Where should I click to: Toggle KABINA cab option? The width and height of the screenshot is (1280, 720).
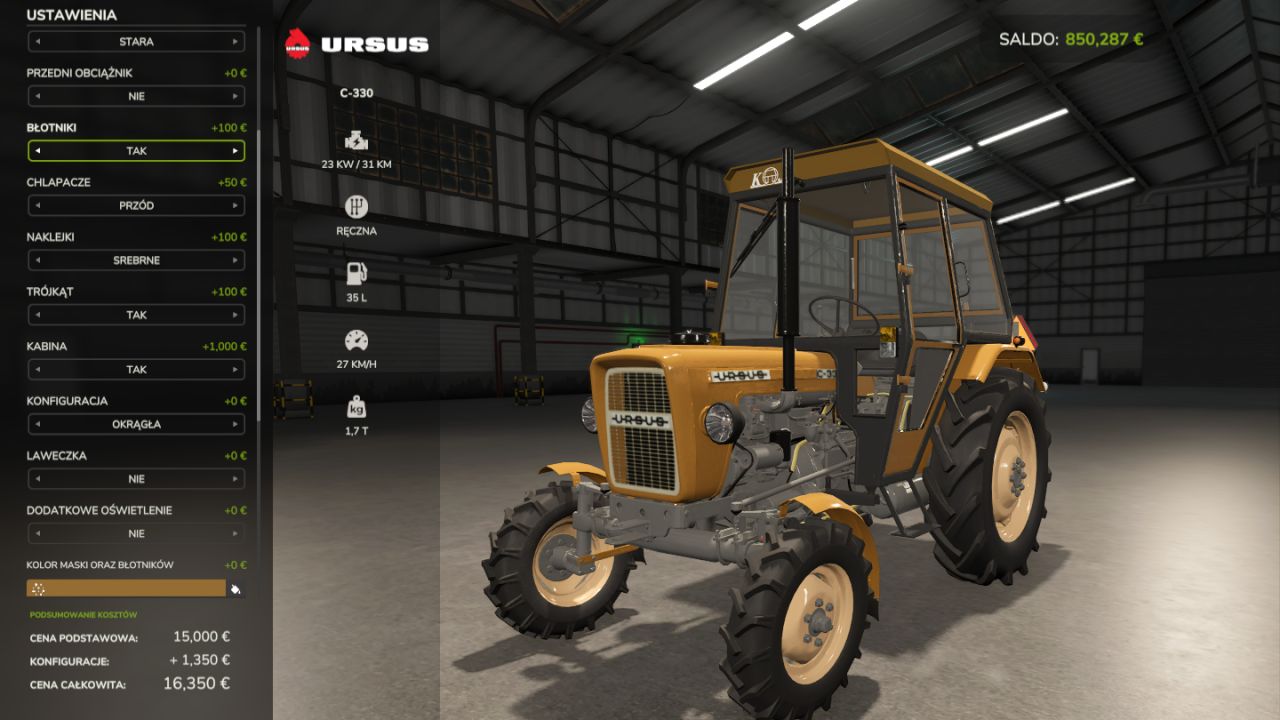click(136, 369)
